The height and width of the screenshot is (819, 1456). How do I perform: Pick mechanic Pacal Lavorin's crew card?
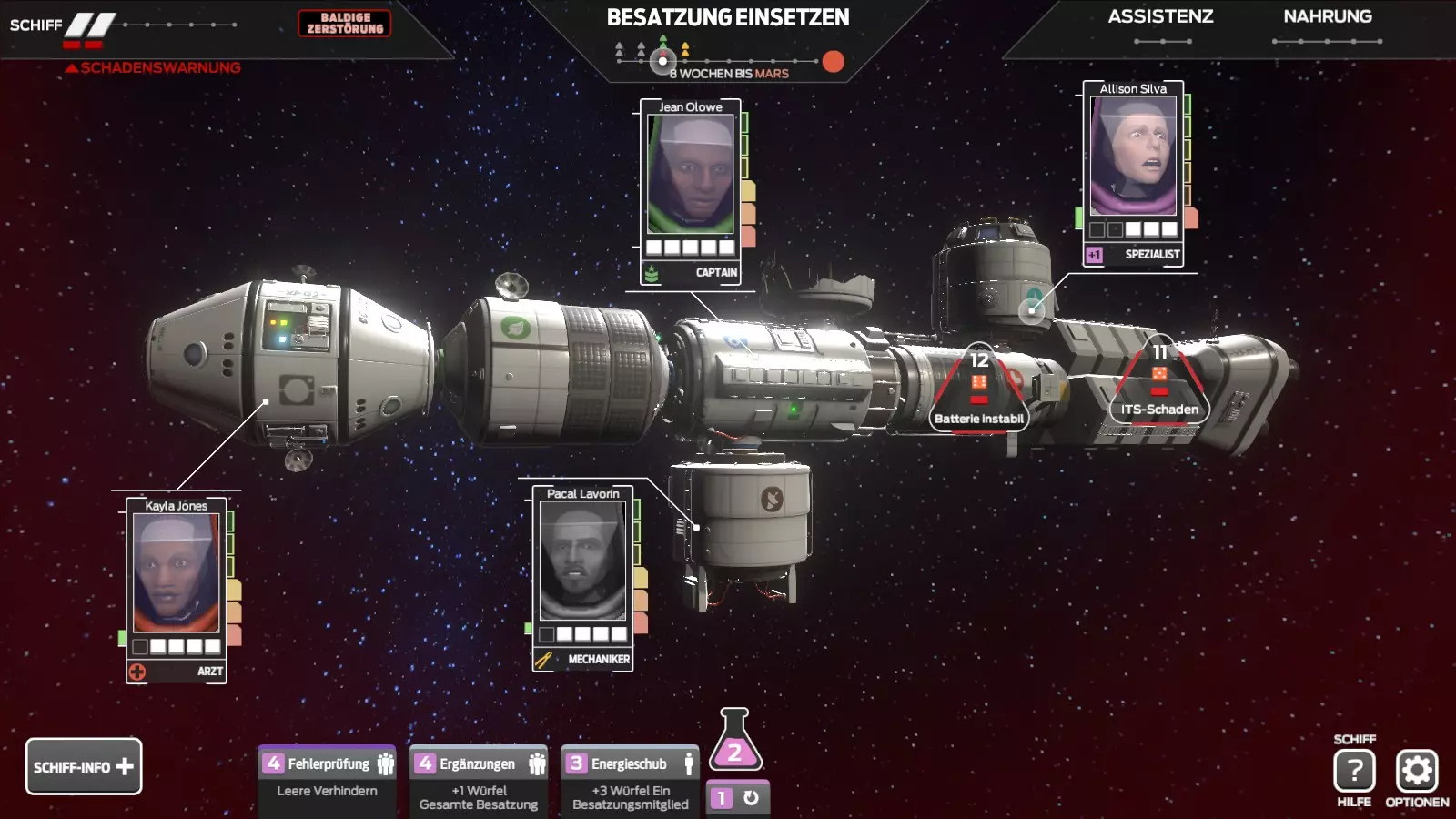click(583, 578)
